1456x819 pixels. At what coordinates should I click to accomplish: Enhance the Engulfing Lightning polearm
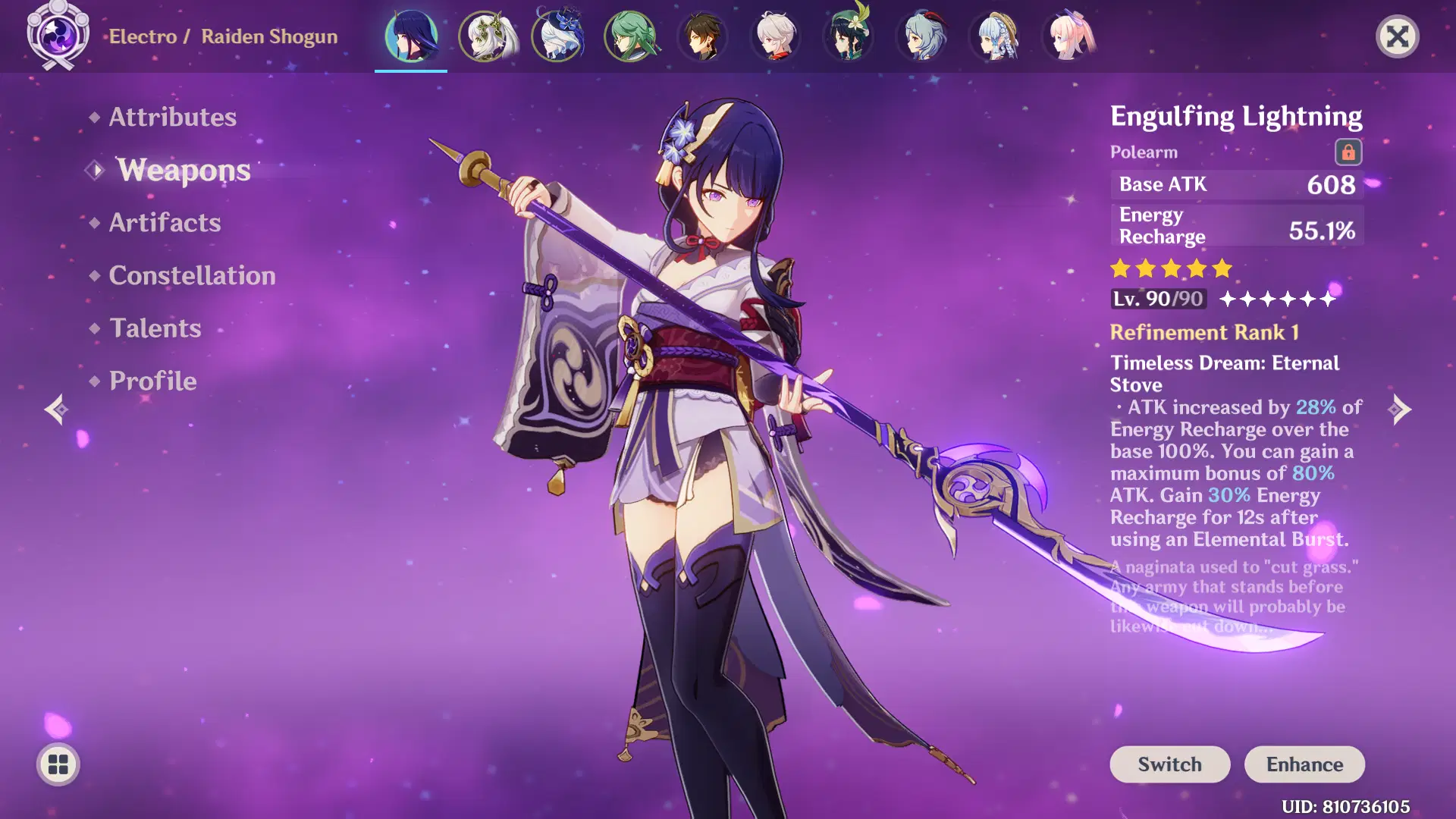pos(1304,764)
